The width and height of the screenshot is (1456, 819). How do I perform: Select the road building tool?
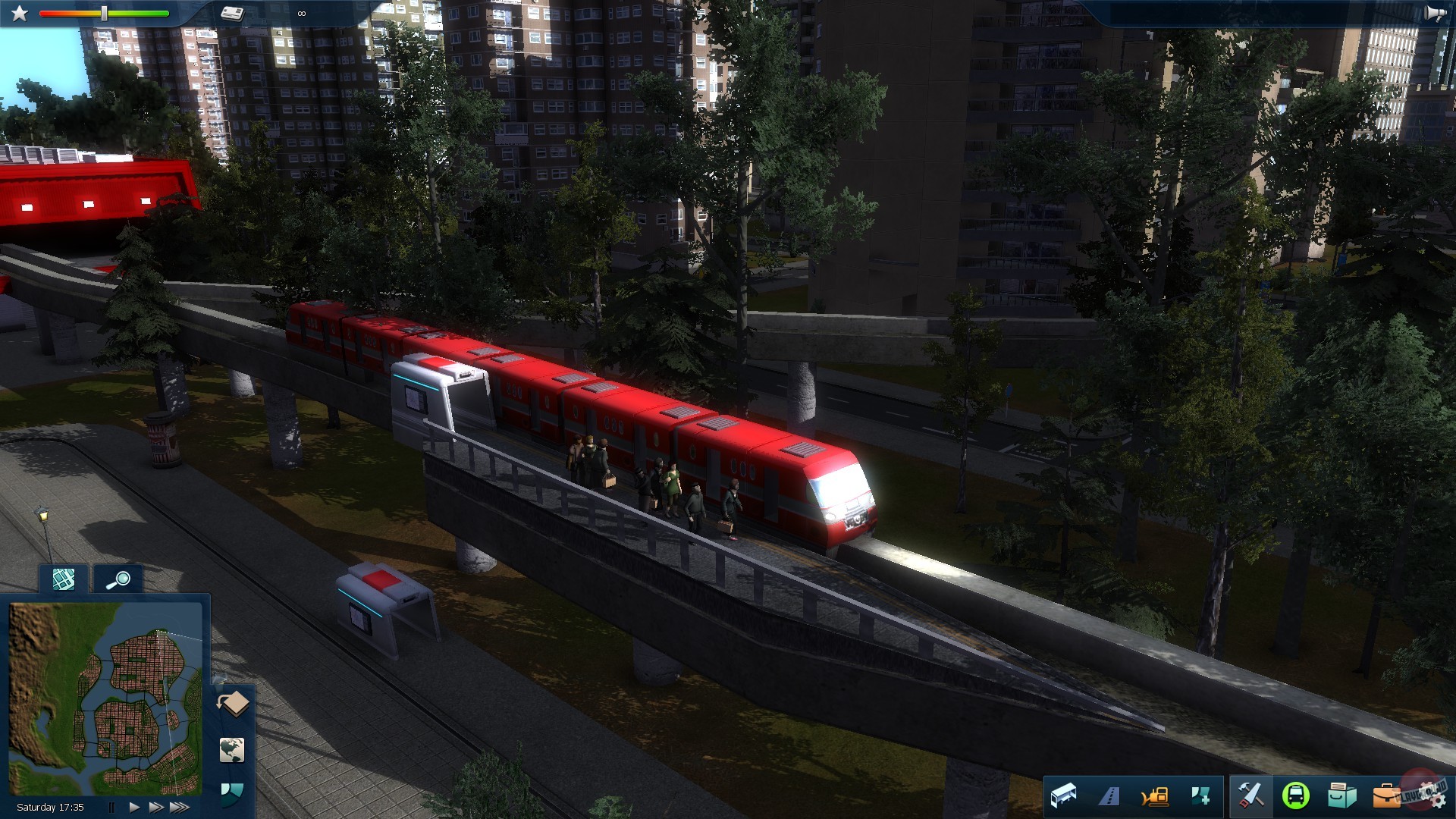pyautogui.click(x=1109, y=795)
